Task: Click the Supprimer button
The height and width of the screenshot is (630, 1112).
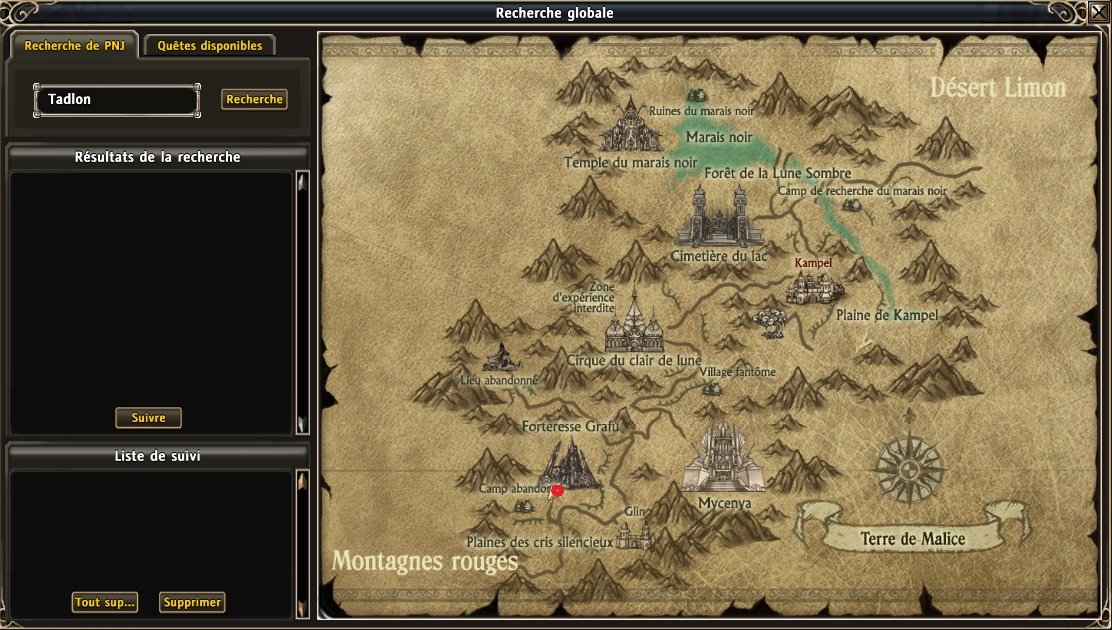Action: point(192,602)
